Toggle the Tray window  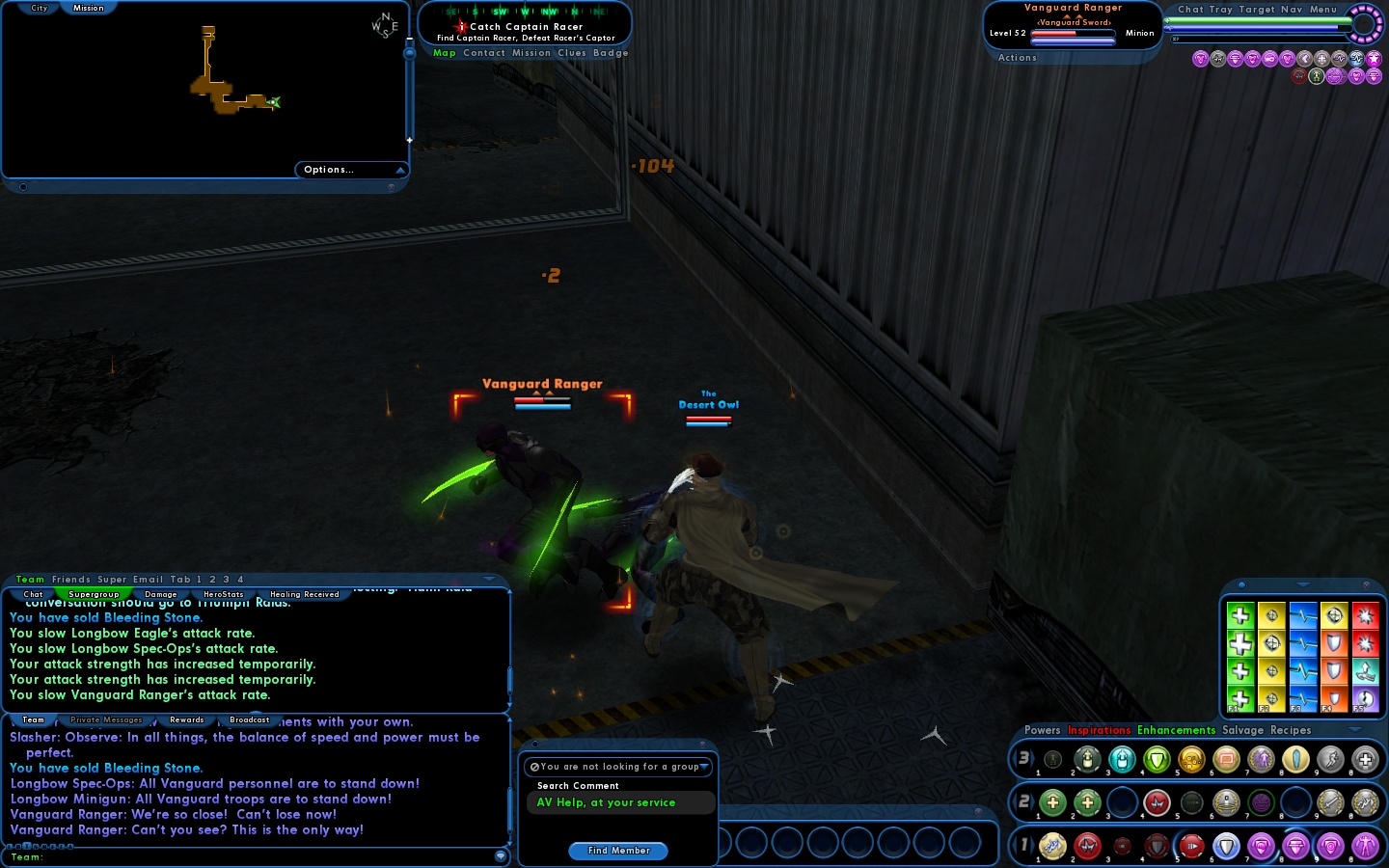(x=1221, y=10)
